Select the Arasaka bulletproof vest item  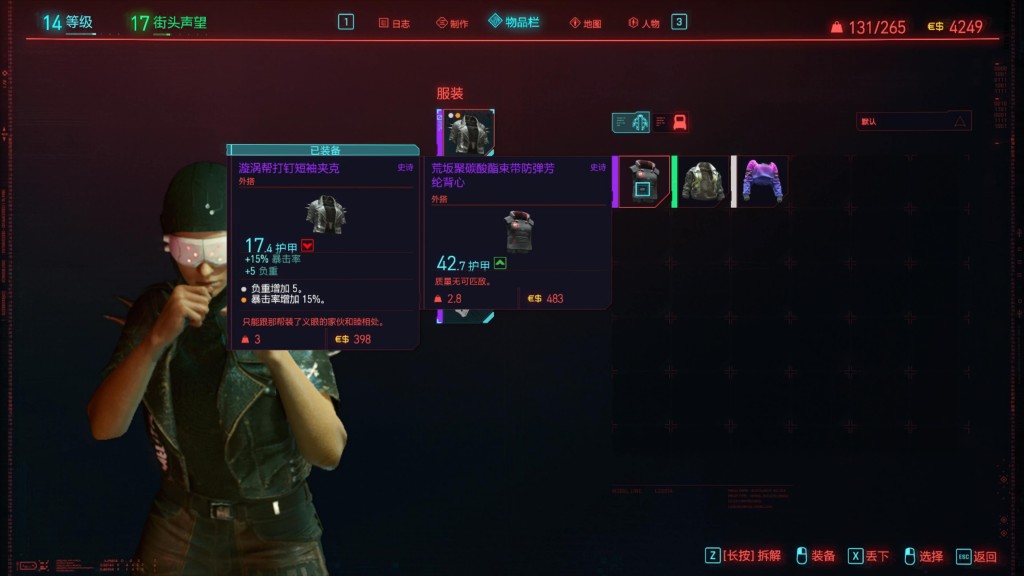(x=642, y=181)
